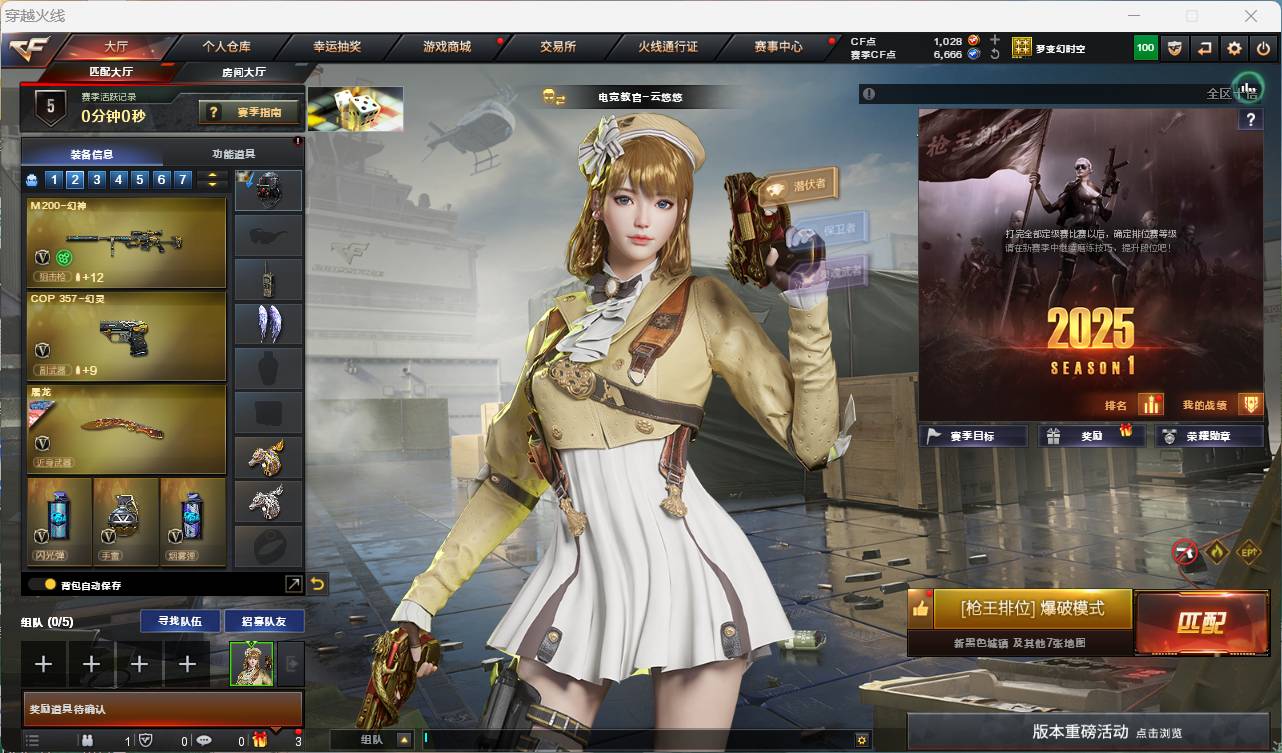Expand the 组队 panel arrow
The image size is (1282, 753).
click(405, 741)
